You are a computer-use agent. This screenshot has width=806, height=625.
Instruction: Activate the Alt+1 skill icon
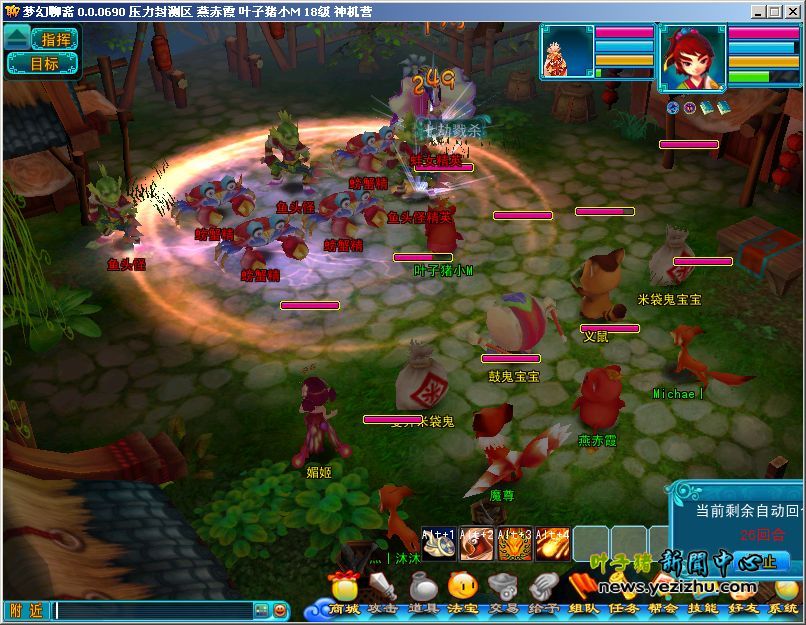click(x=439, y=543)
